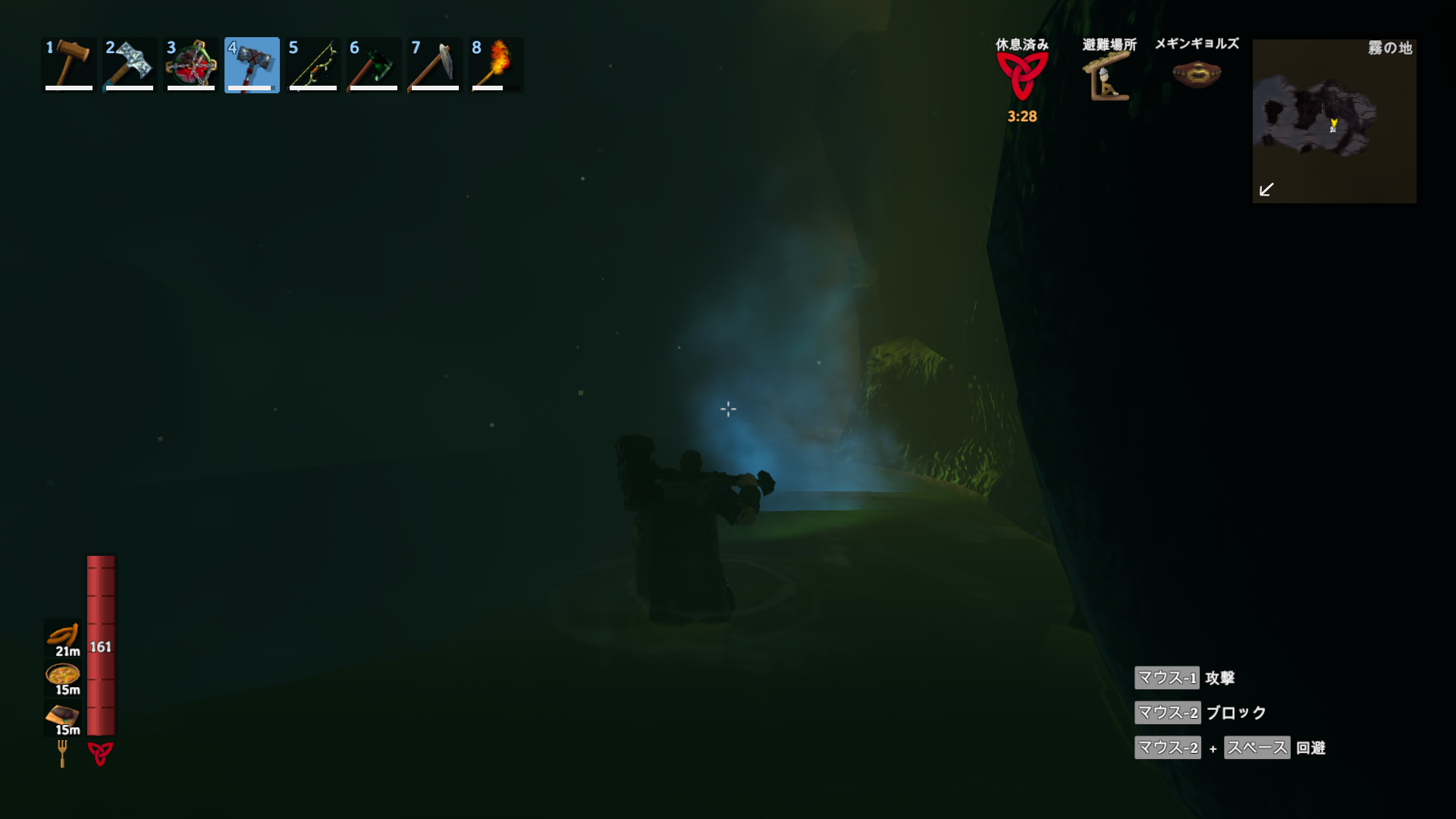Equip the burning torch in slot 8

pyautogui.click(x=496, y=64)
